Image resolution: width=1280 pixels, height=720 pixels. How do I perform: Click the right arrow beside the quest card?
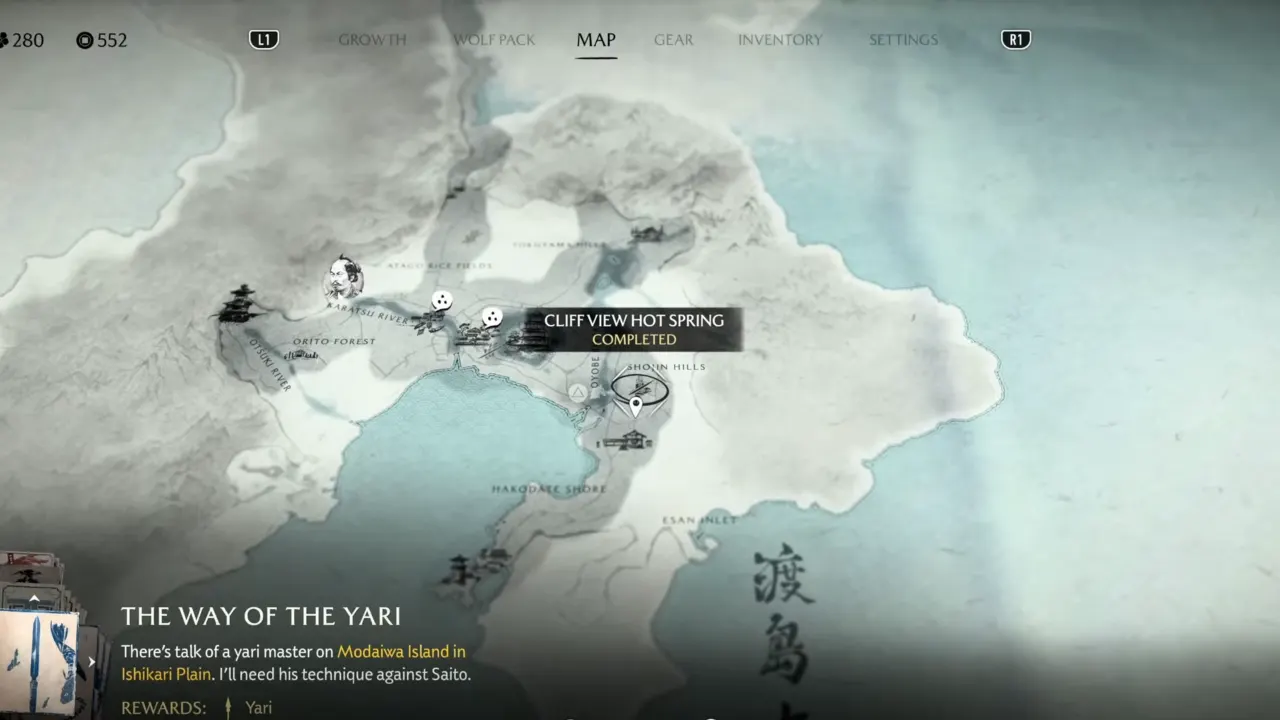pos(92,661)
